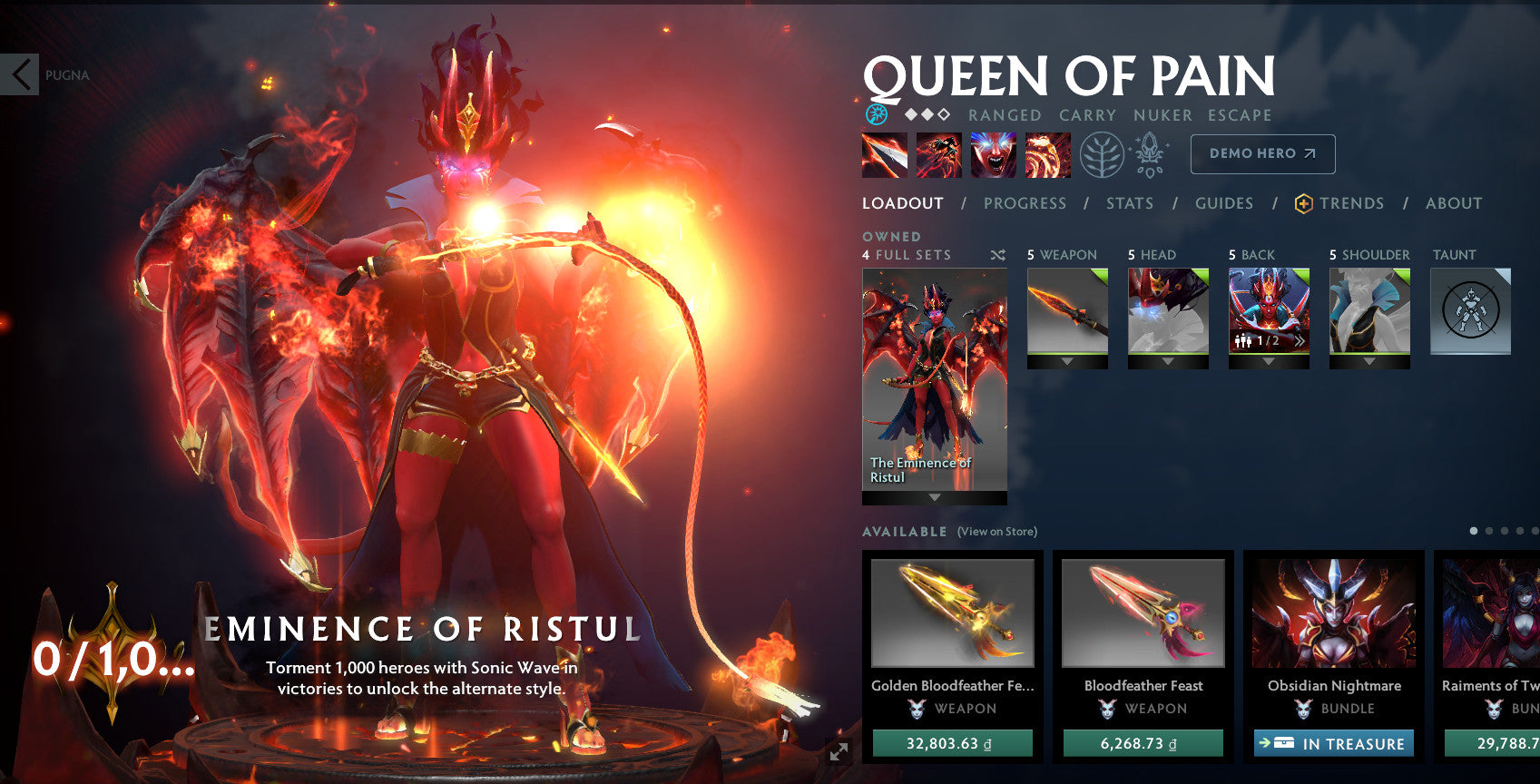Click Queen of Pain's Blink ability icon
Screen dimensions: 1540x784
tap(938, 153)
